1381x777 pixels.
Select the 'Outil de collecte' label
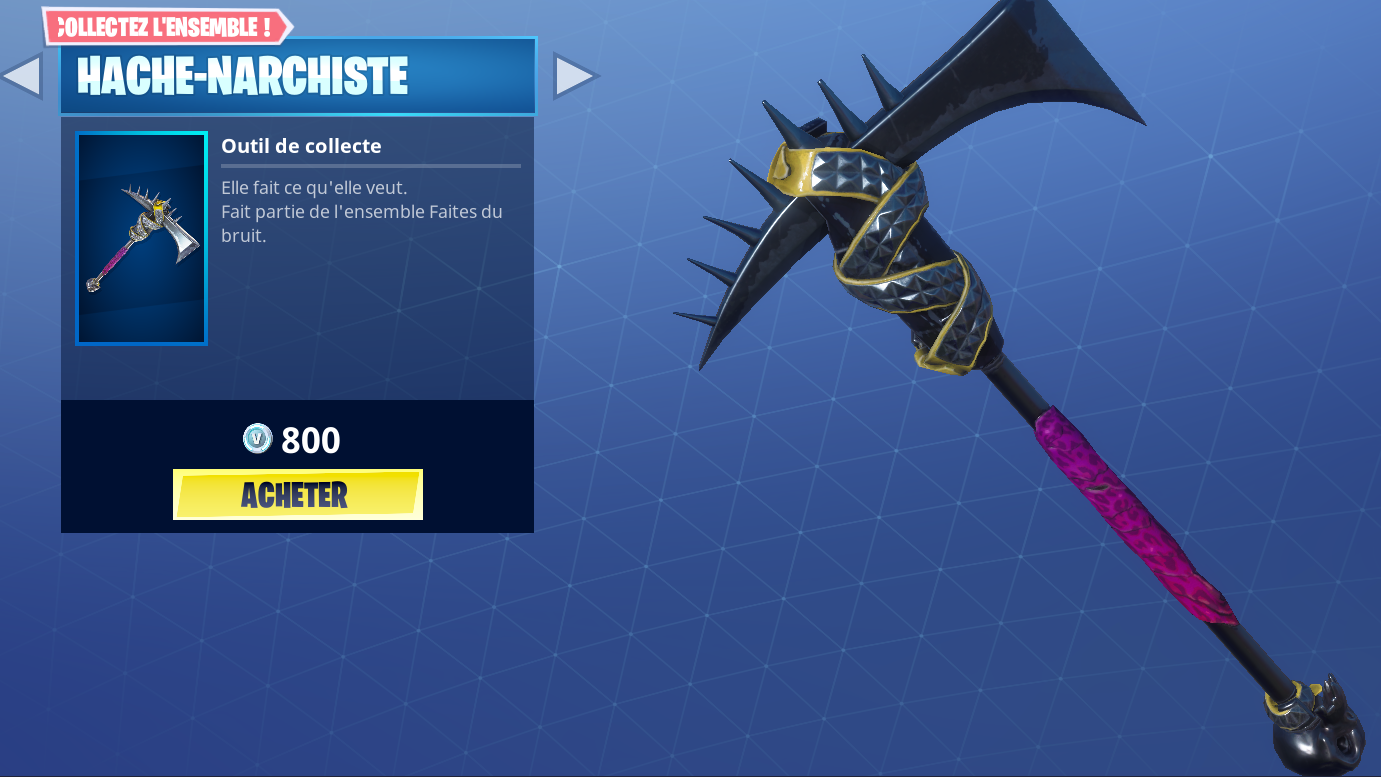click(301, 146)
